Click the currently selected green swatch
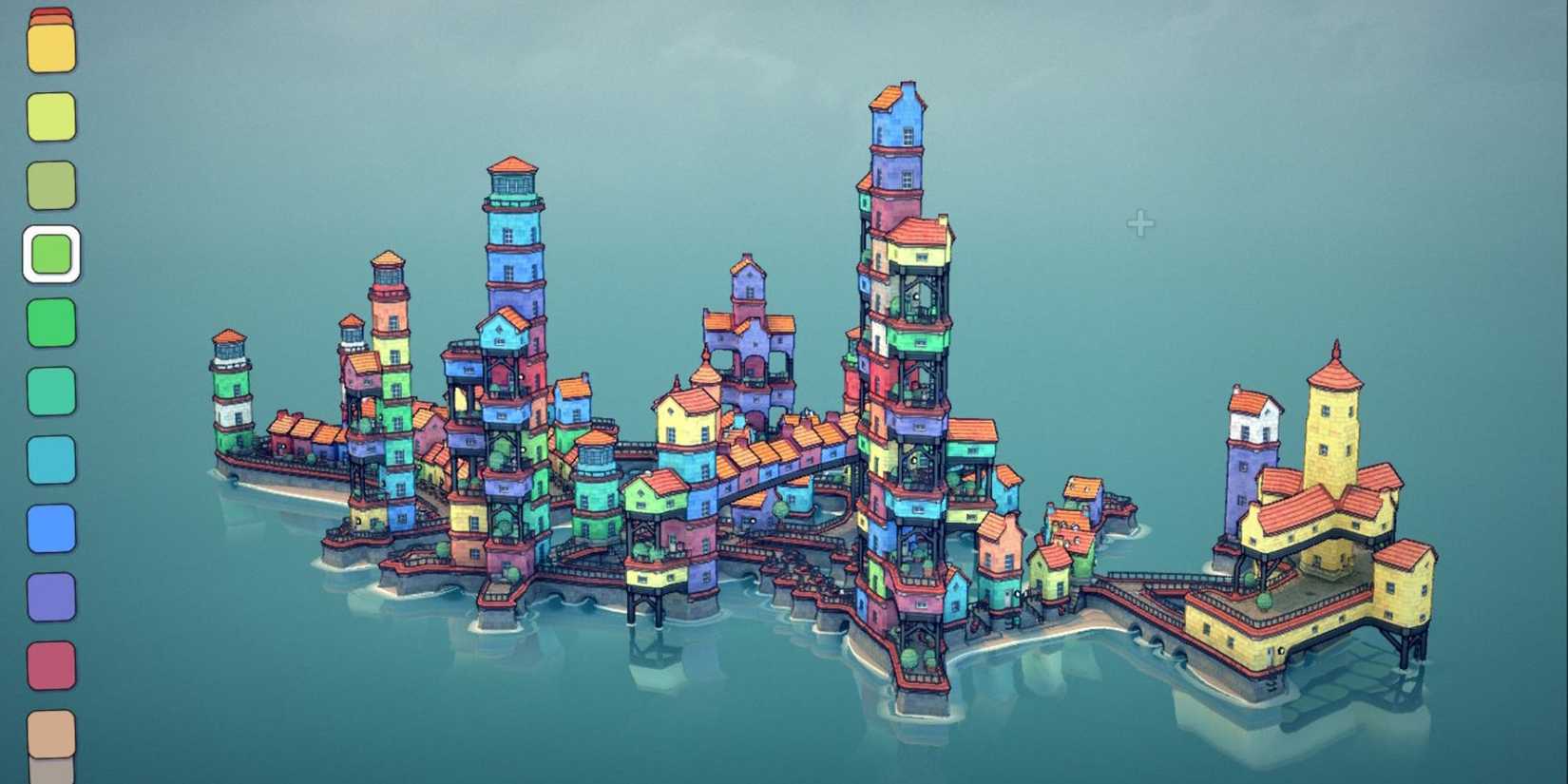1568x784 pixels. click(x=52, y=252)
